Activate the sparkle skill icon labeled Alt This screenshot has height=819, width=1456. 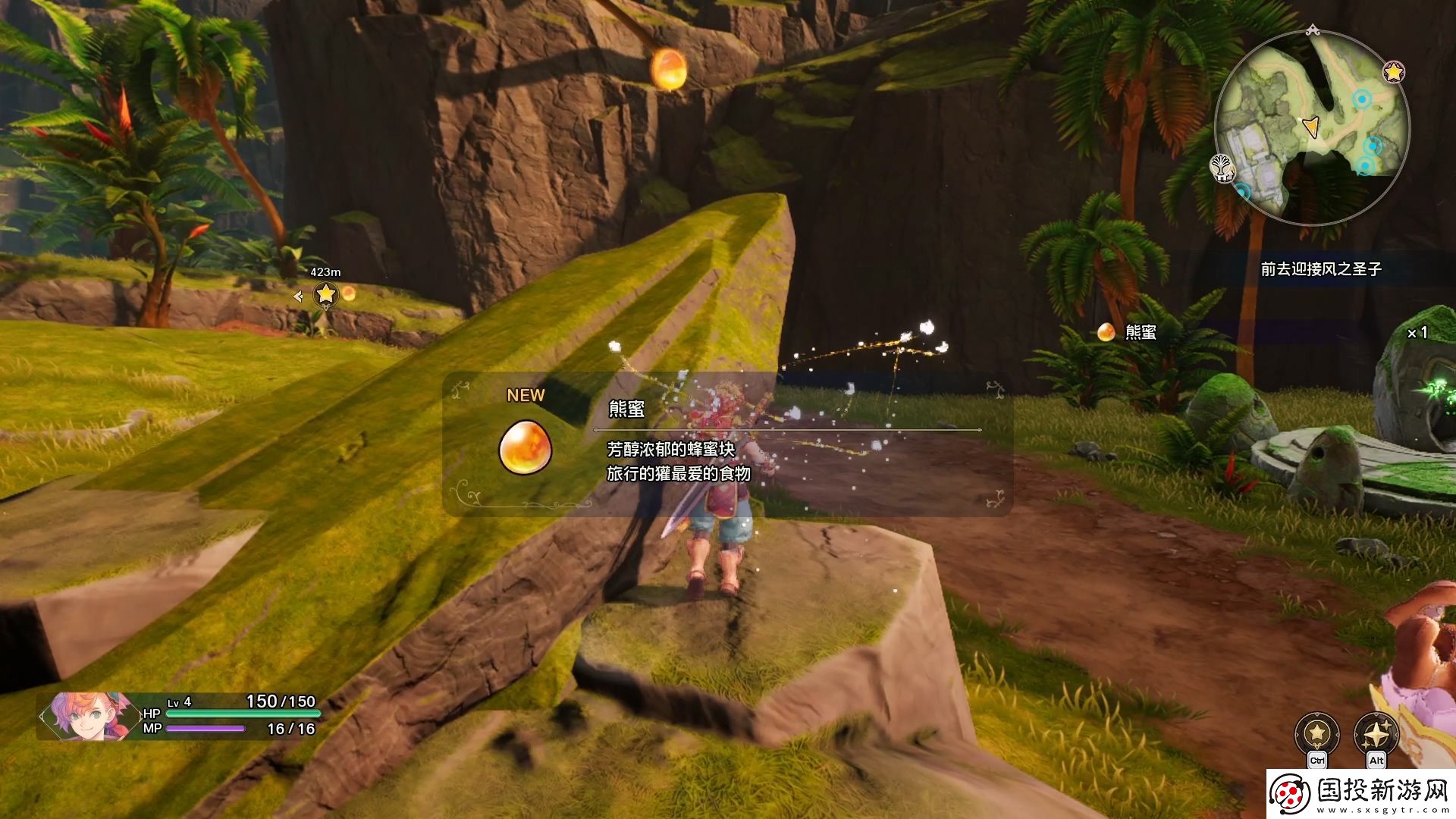pos(1376,734)
